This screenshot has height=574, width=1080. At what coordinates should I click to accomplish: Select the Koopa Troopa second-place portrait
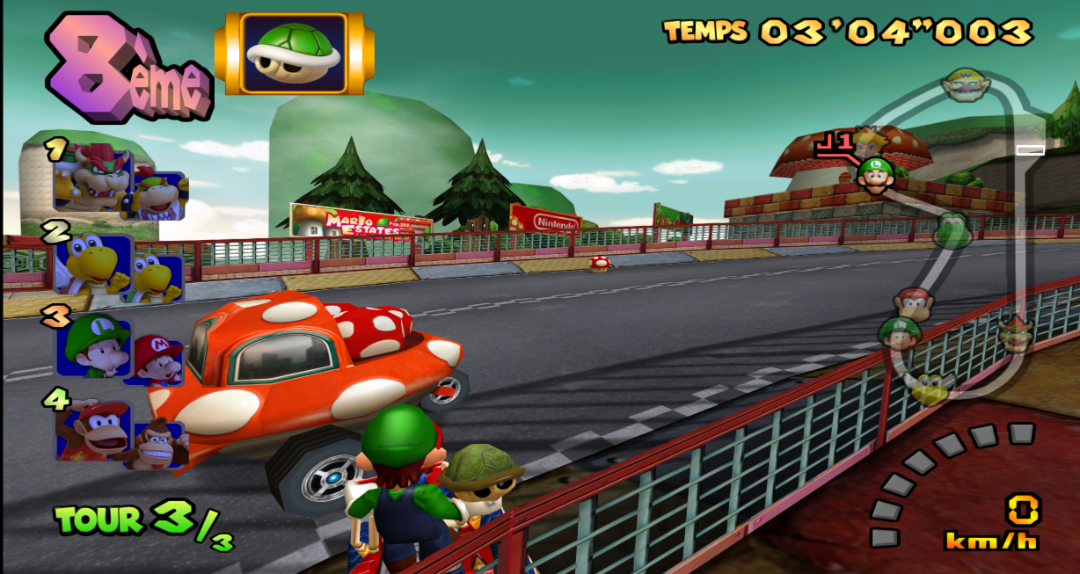(93, 264)
